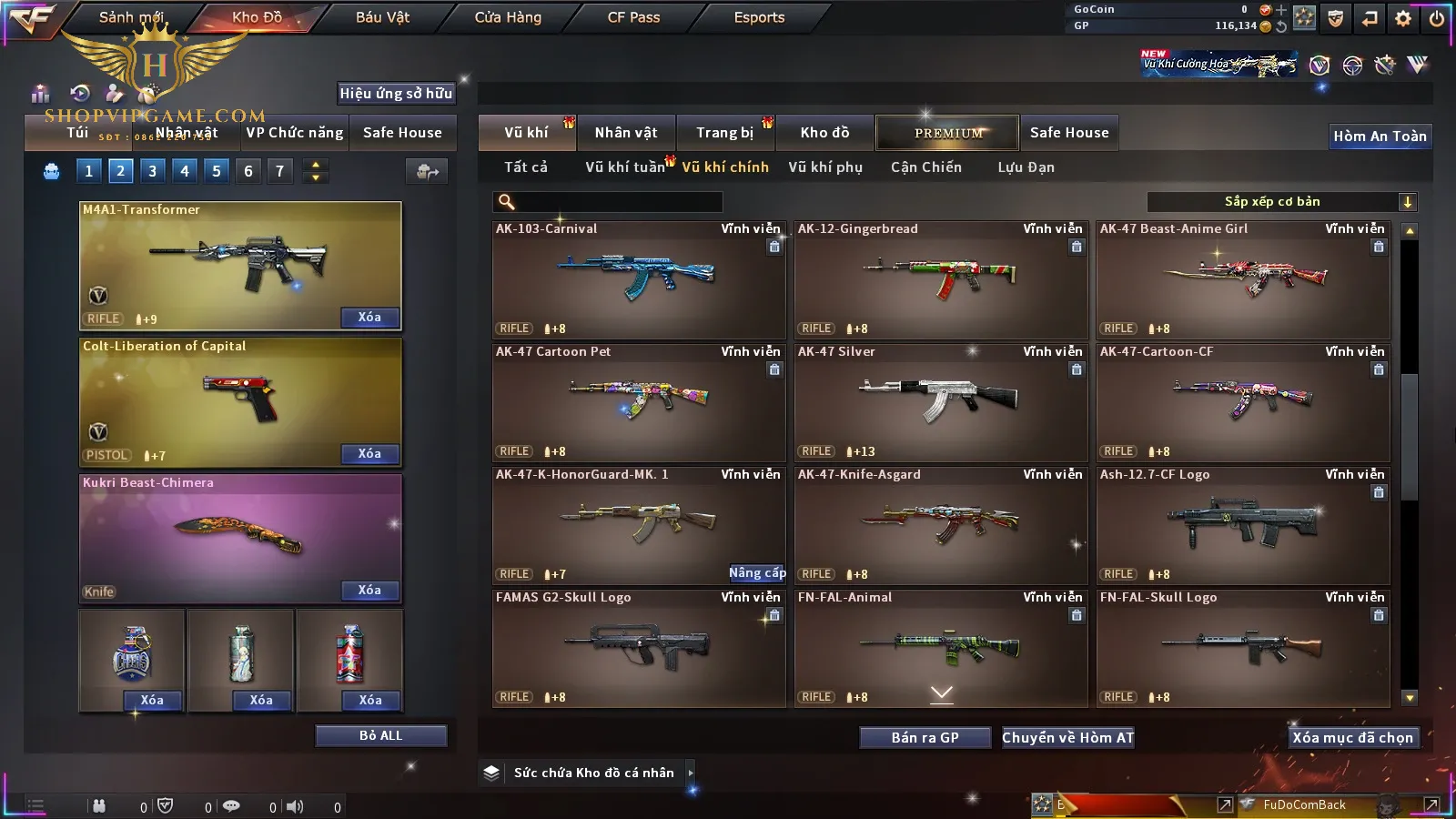Open the settings gear icon
The width and height of the screenshot is (1456, 819).
(1403, 18)
